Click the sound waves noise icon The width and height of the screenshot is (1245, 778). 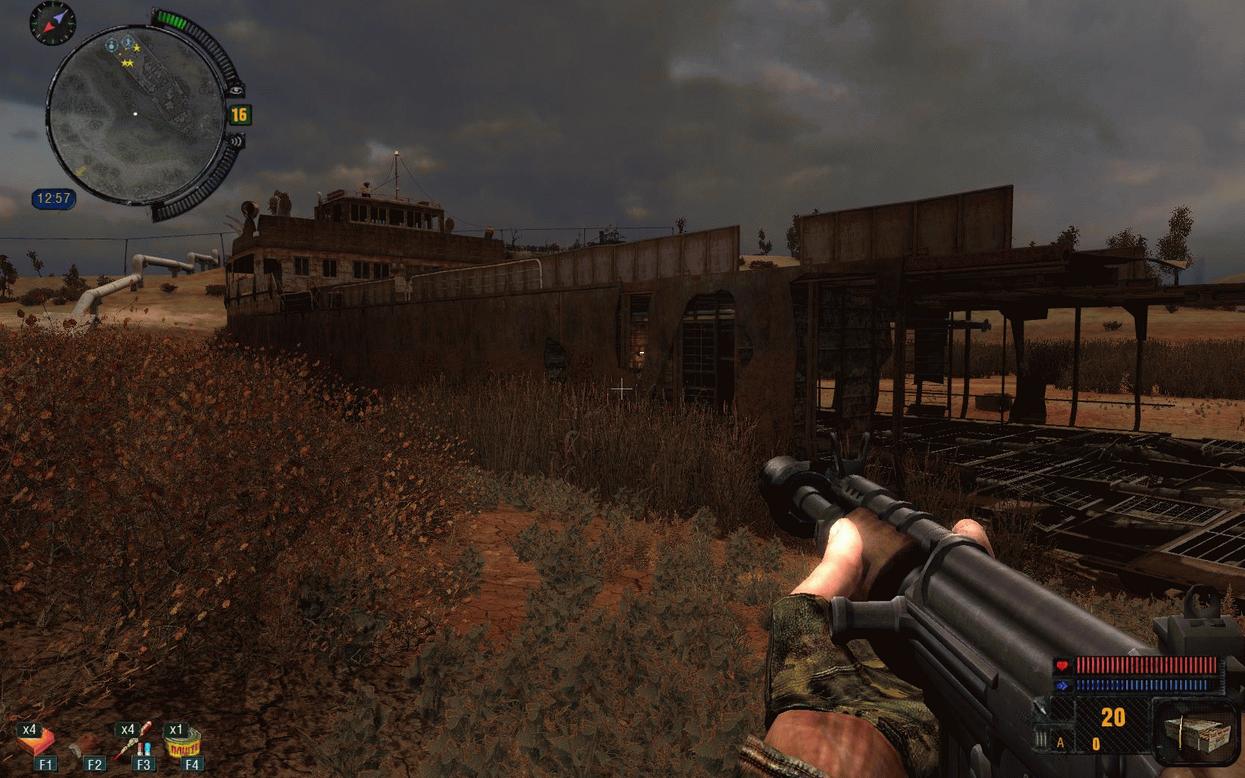[236, 141]
